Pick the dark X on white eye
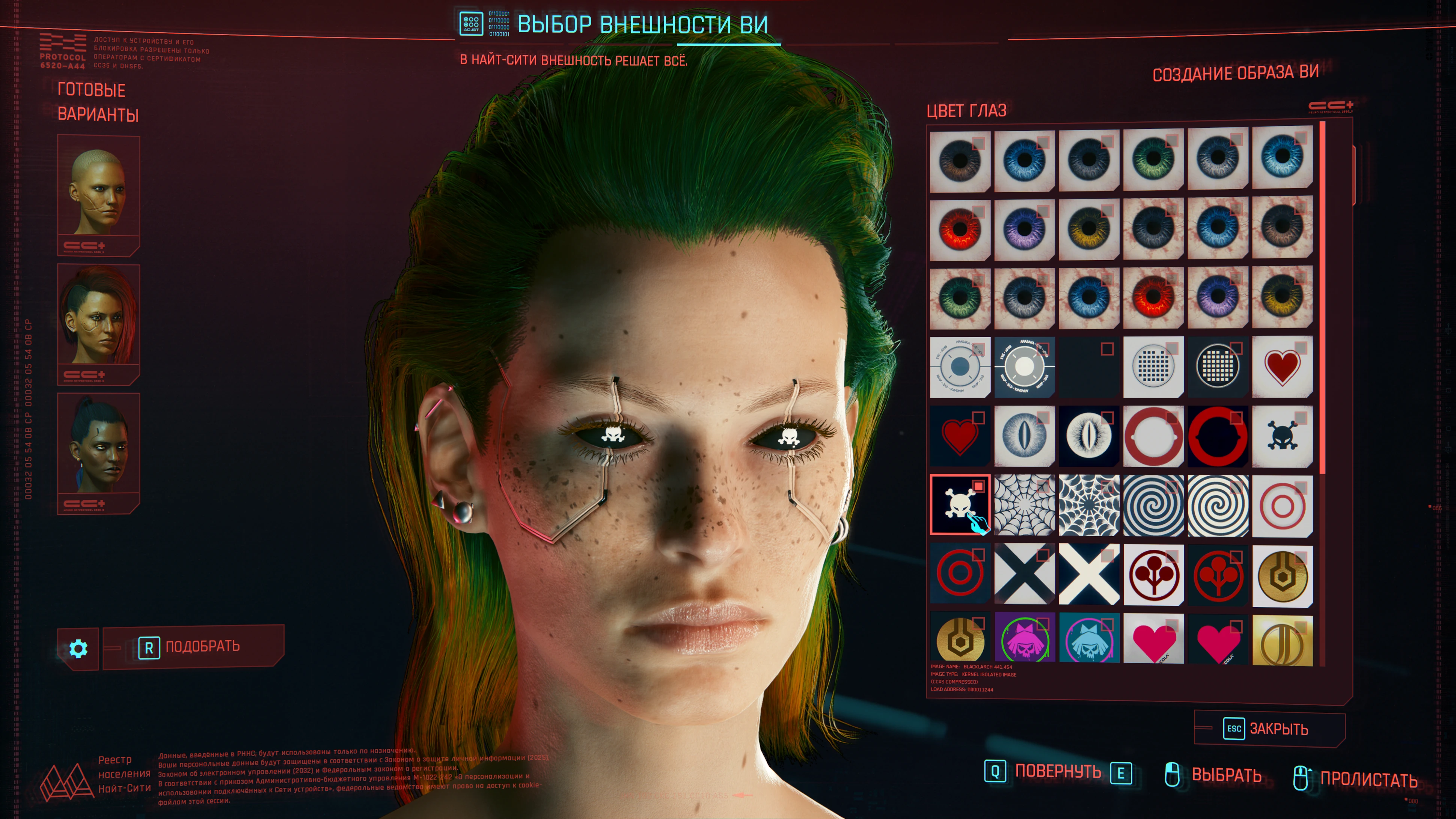The height and width of the screenshot is (819, 1456). coord(1024,573)
